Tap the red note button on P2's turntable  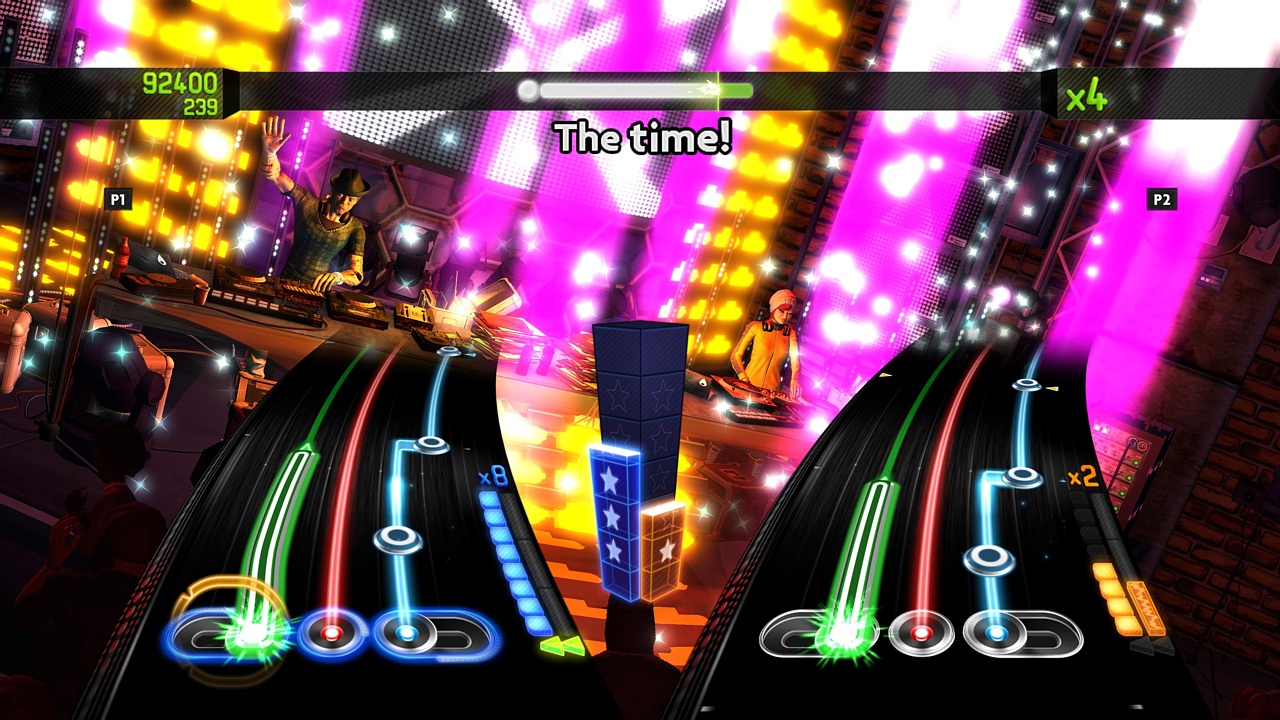(x=921, y=631)
